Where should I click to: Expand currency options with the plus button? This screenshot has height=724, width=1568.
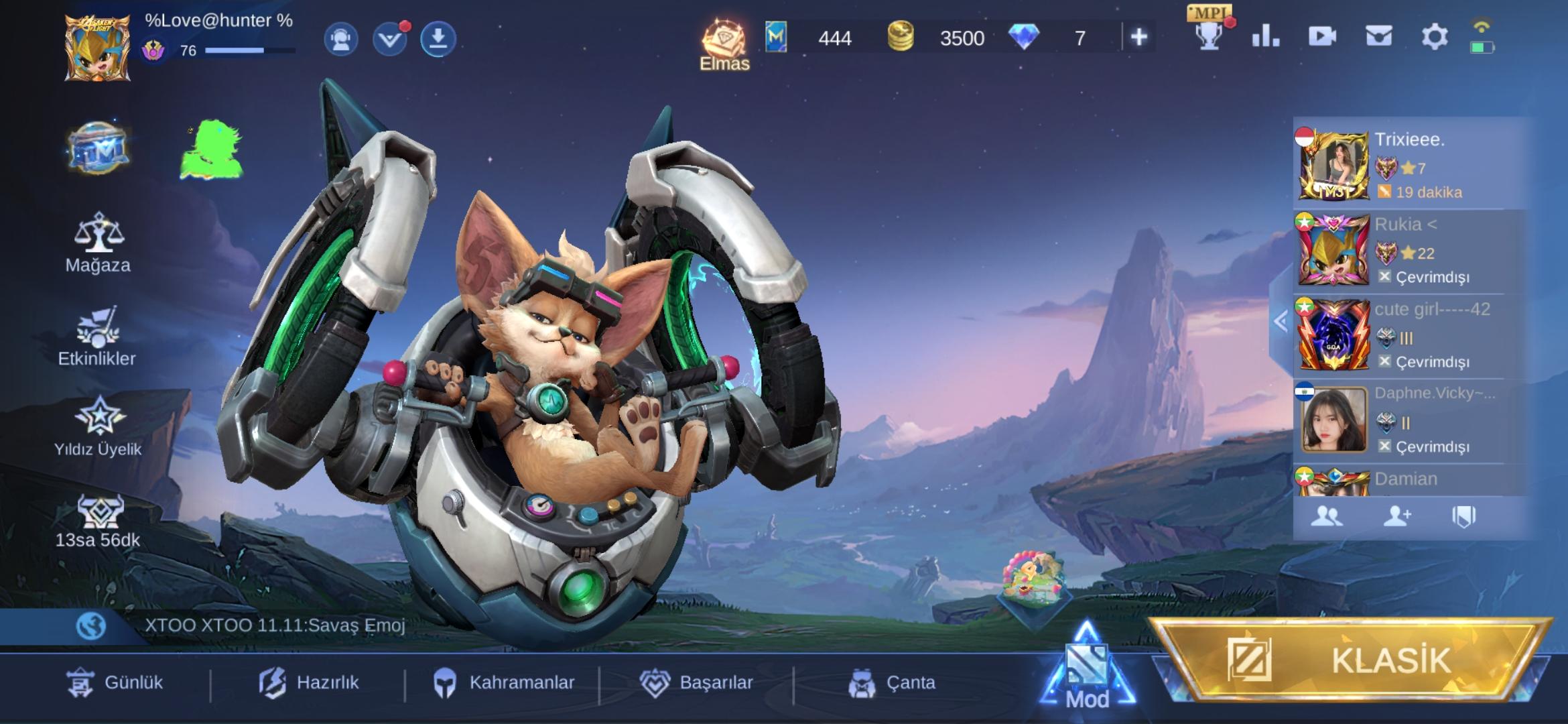1140,37
